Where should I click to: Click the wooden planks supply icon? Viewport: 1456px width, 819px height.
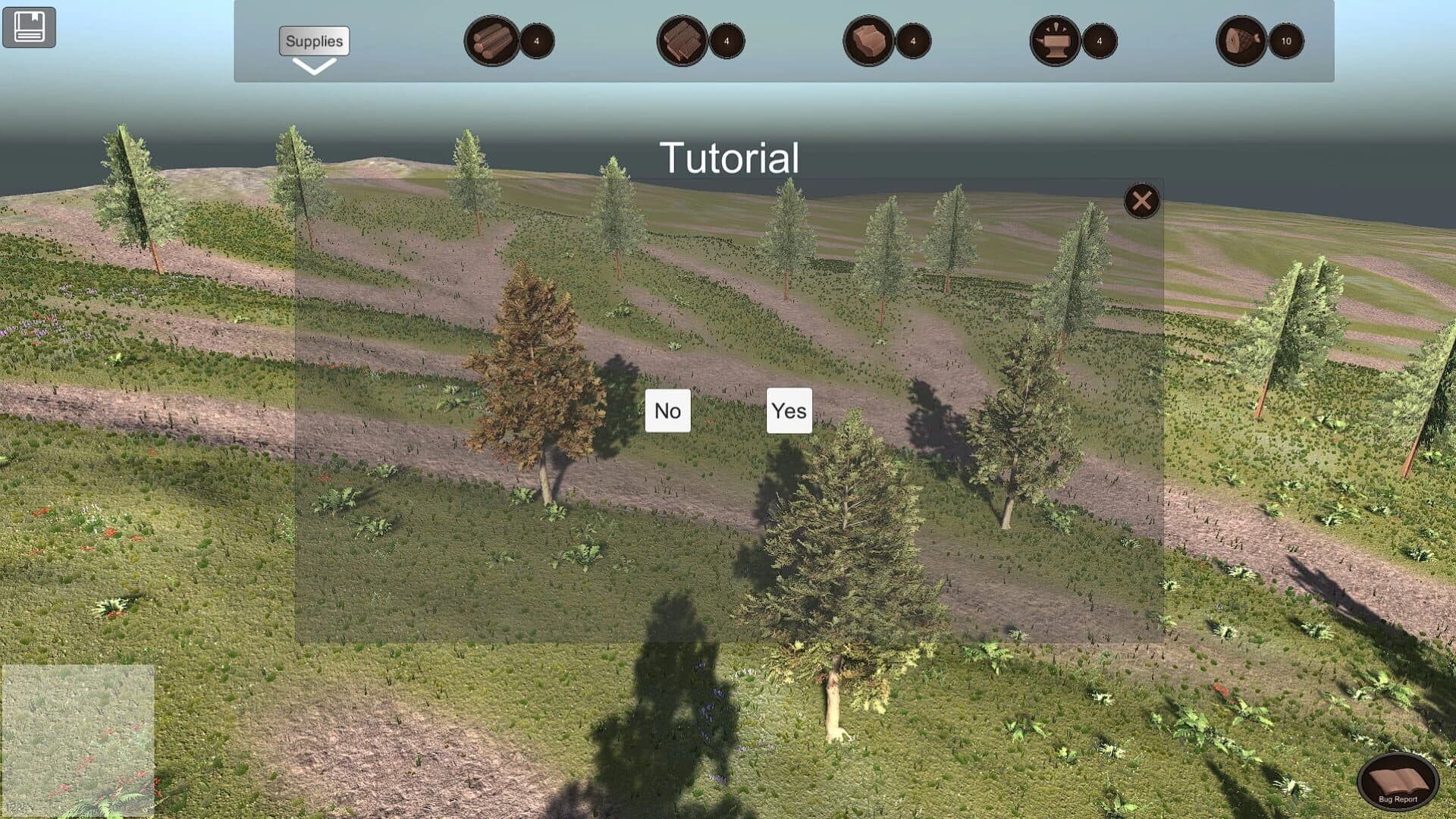(682, 42)
